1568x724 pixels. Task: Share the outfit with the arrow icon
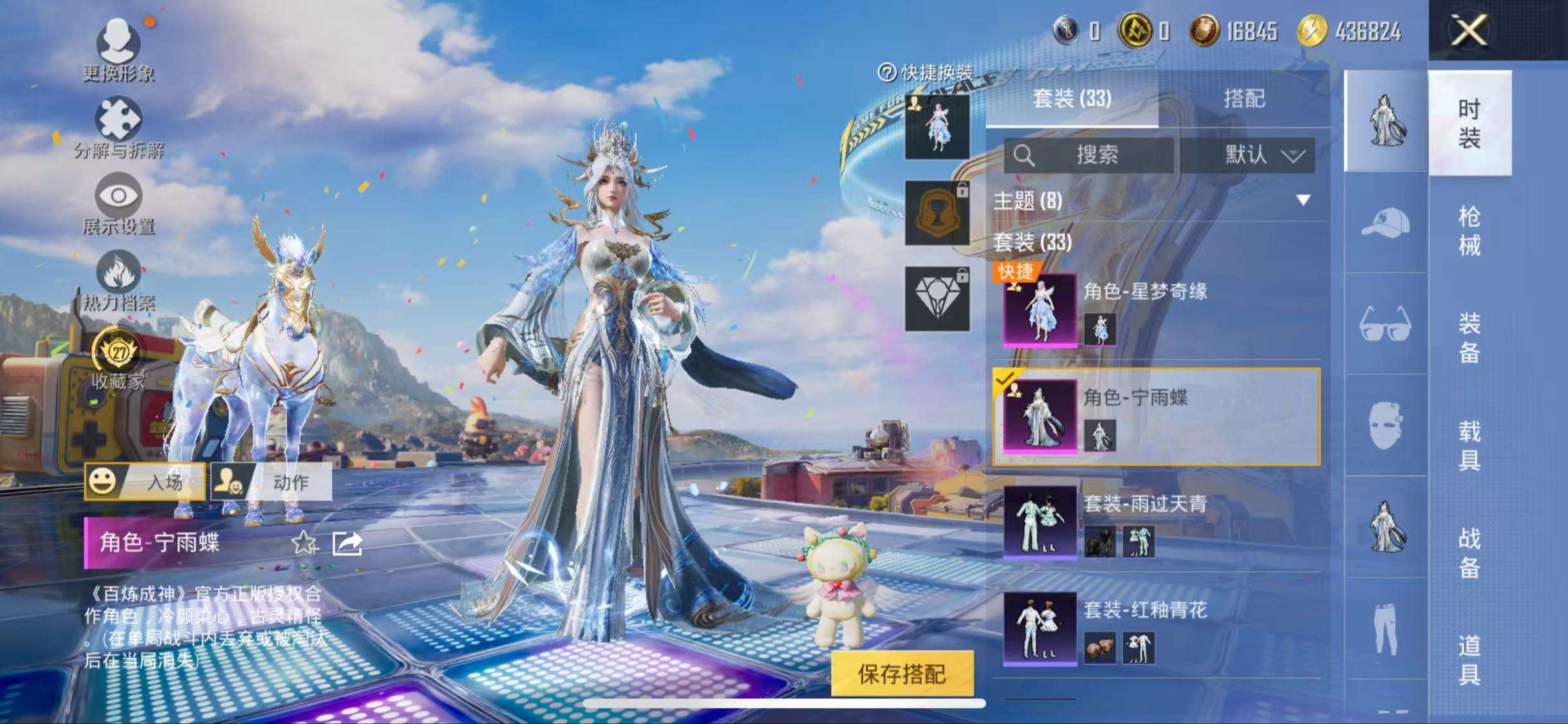pos(348,543)
